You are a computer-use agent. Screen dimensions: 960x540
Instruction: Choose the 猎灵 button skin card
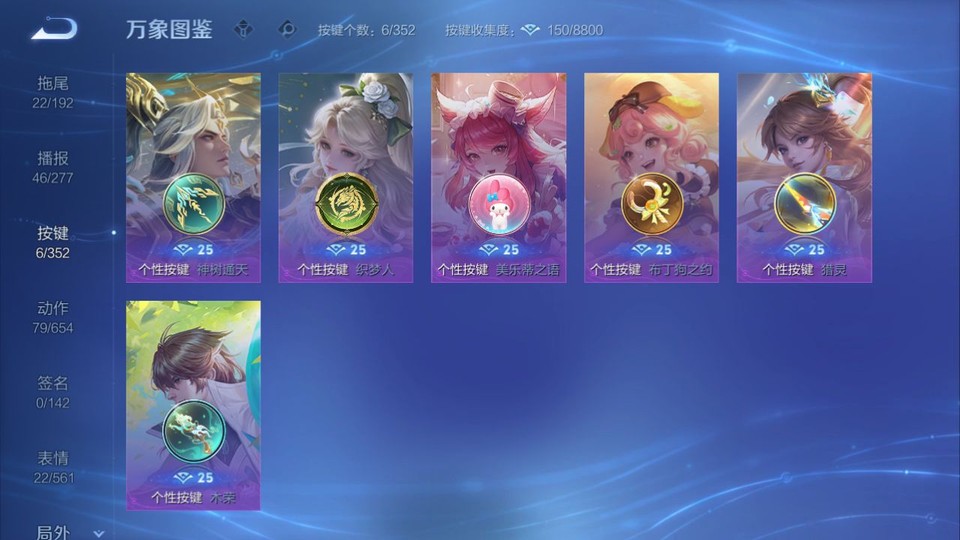coord(804,178)
